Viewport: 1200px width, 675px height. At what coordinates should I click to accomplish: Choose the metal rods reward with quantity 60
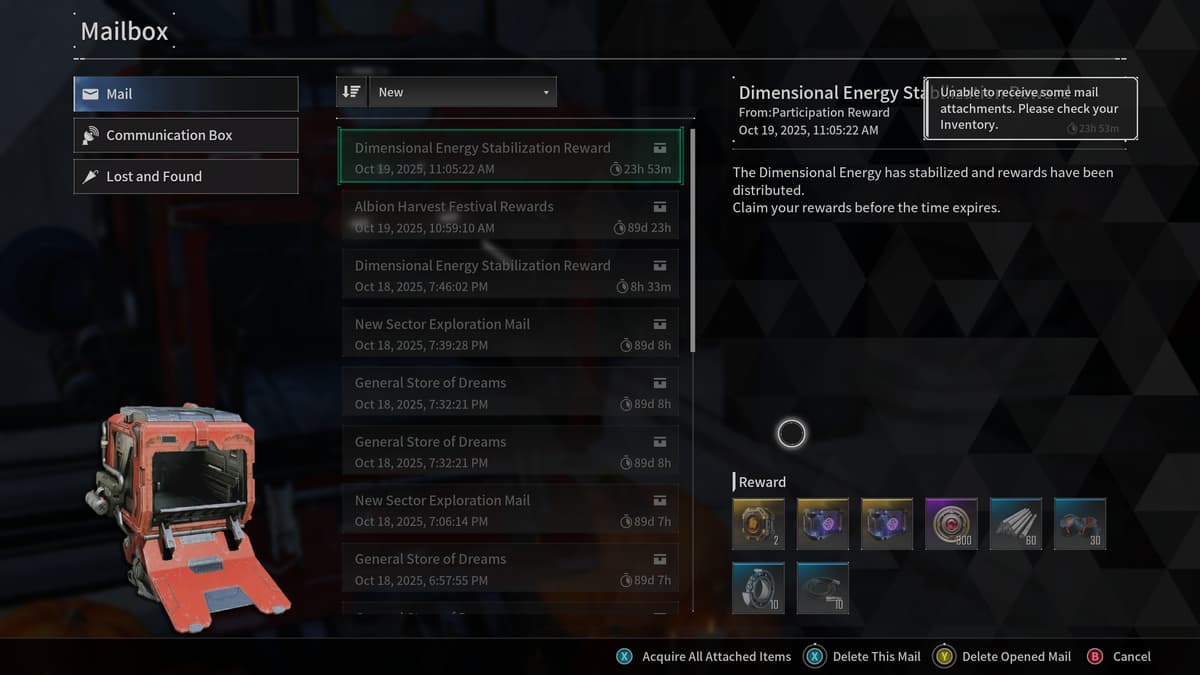click(x=1016, y=524)
